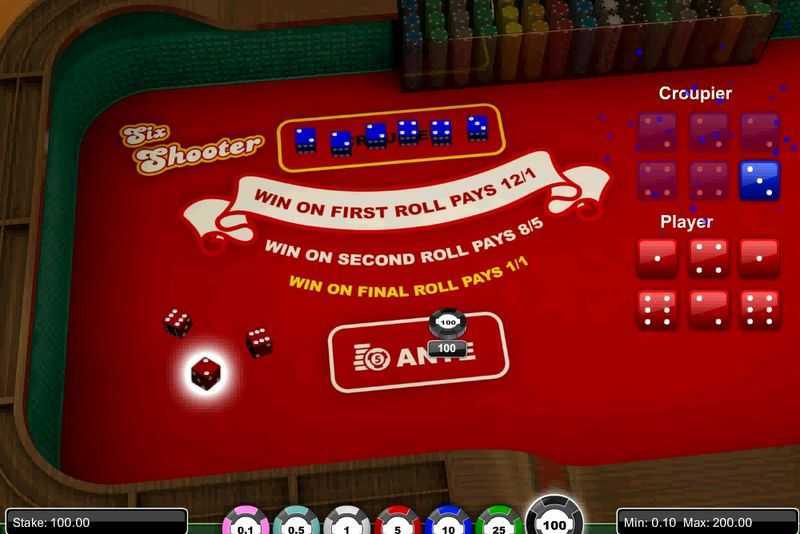The image size is (800, 534).
Task: Pick the green 25 chip
Action: pyautogui.click(x=500, y=522)
